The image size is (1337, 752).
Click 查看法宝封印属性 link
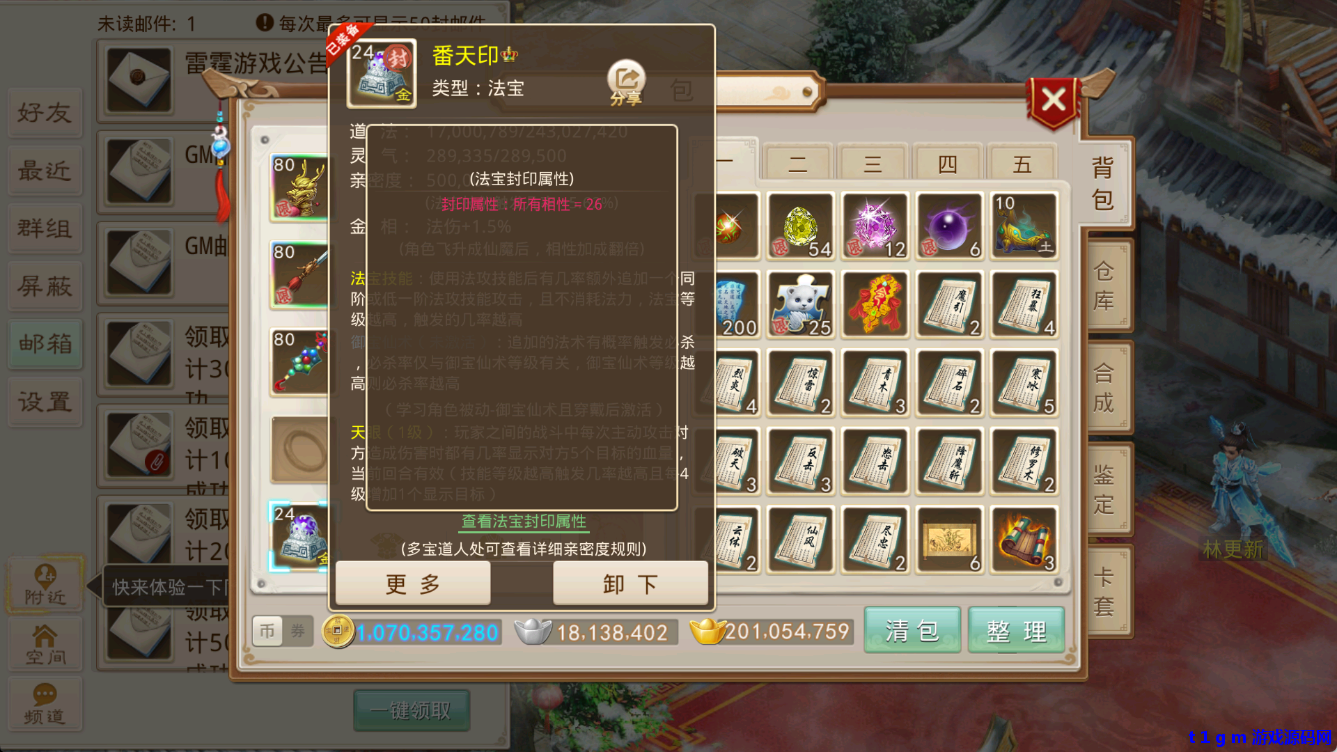pyautogui.click(x=524, y=523)
